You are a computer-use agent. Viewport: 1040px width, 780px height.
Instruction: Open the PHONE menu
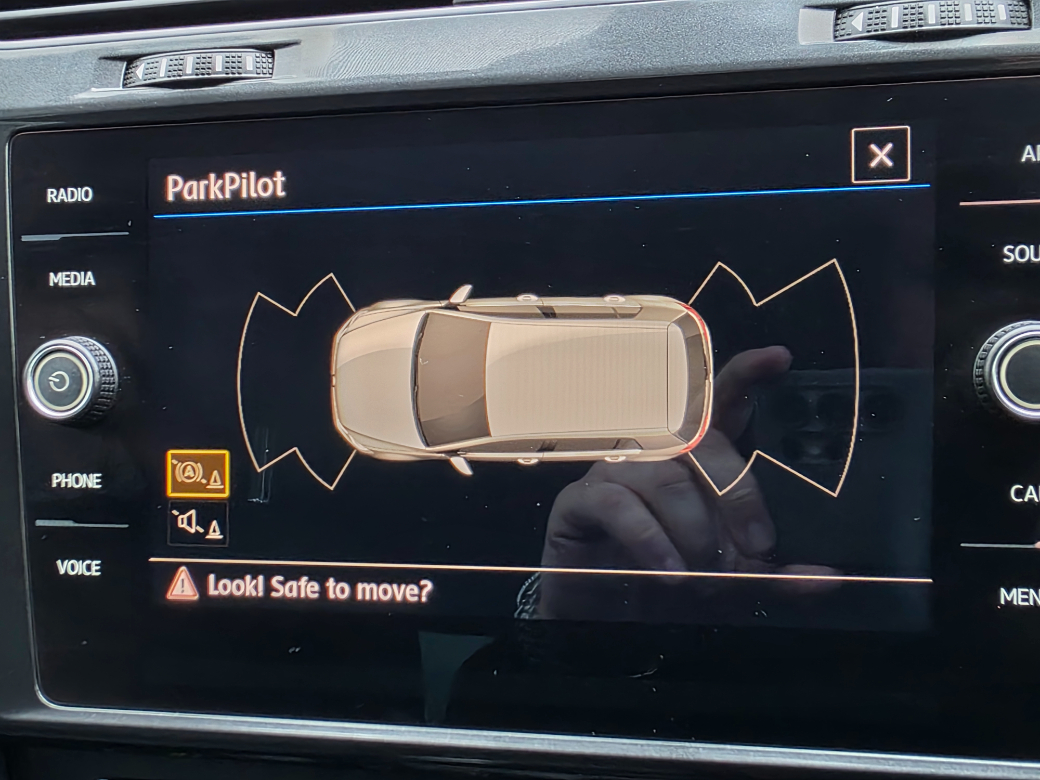[x=77, y=481]
